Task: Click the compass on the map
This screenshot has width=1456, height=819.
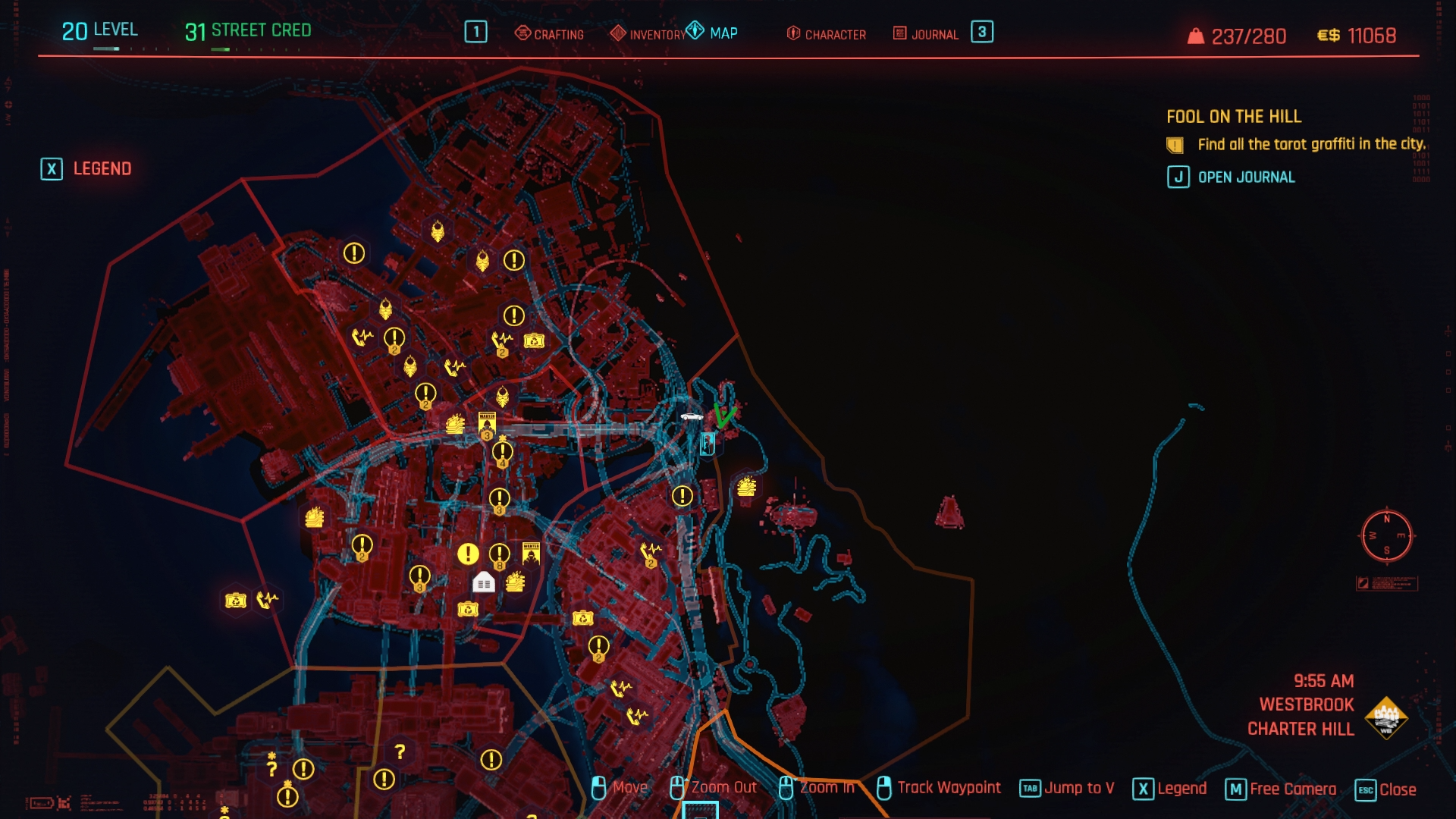Action: tap(1386, 536)
